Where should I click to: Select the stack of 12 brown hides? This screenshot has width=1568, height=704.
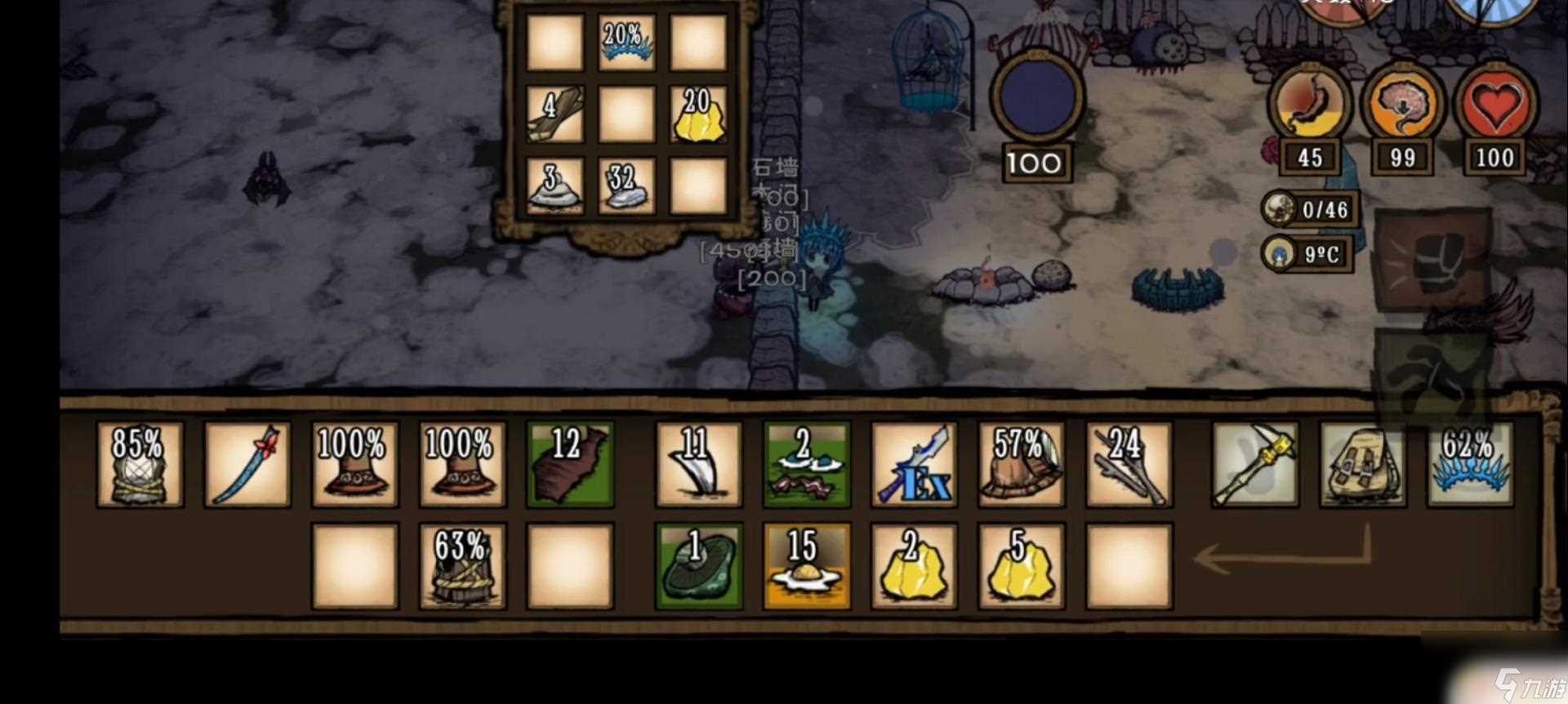coord(569,464)
